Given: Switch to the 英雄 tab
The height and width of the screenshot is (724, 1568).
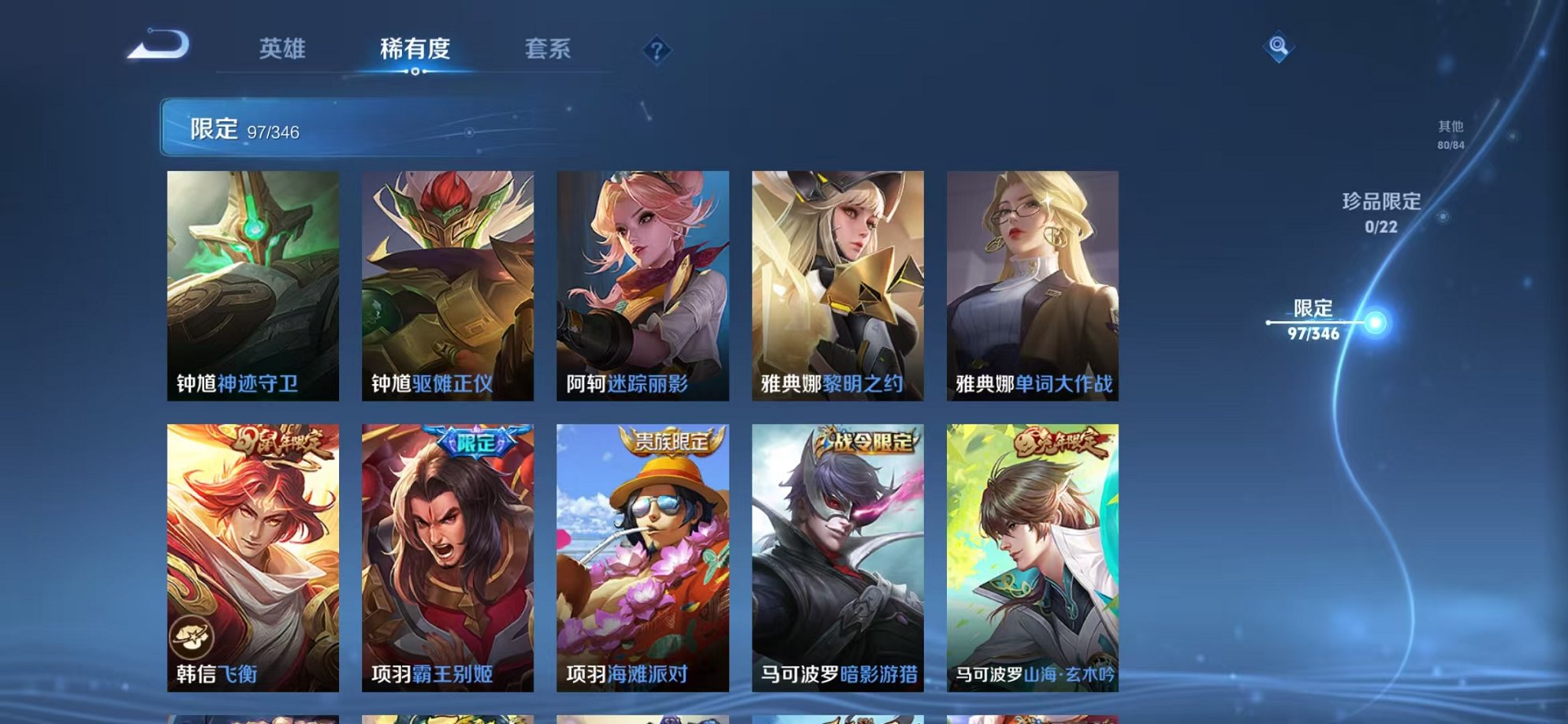Looking at the screenshot, I should pyautogui.click(x=285, y=49).
